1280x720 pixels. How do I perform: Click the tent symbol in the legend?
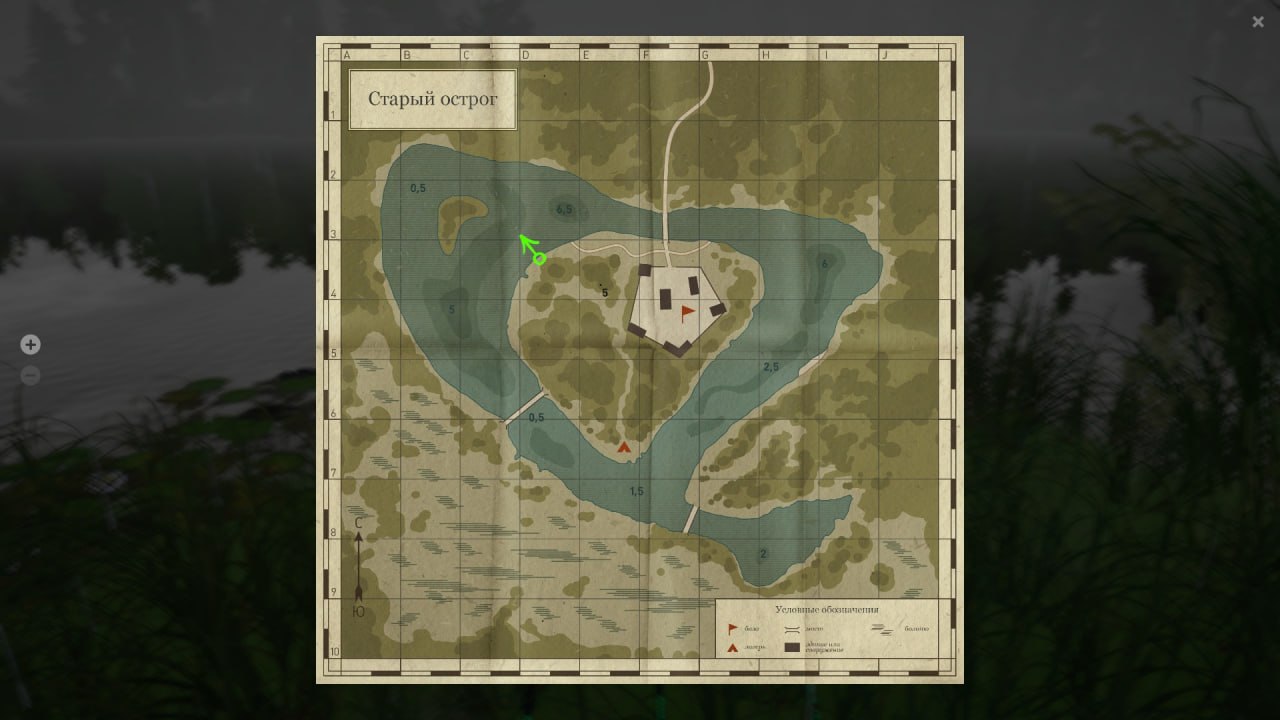pos(732,648)
